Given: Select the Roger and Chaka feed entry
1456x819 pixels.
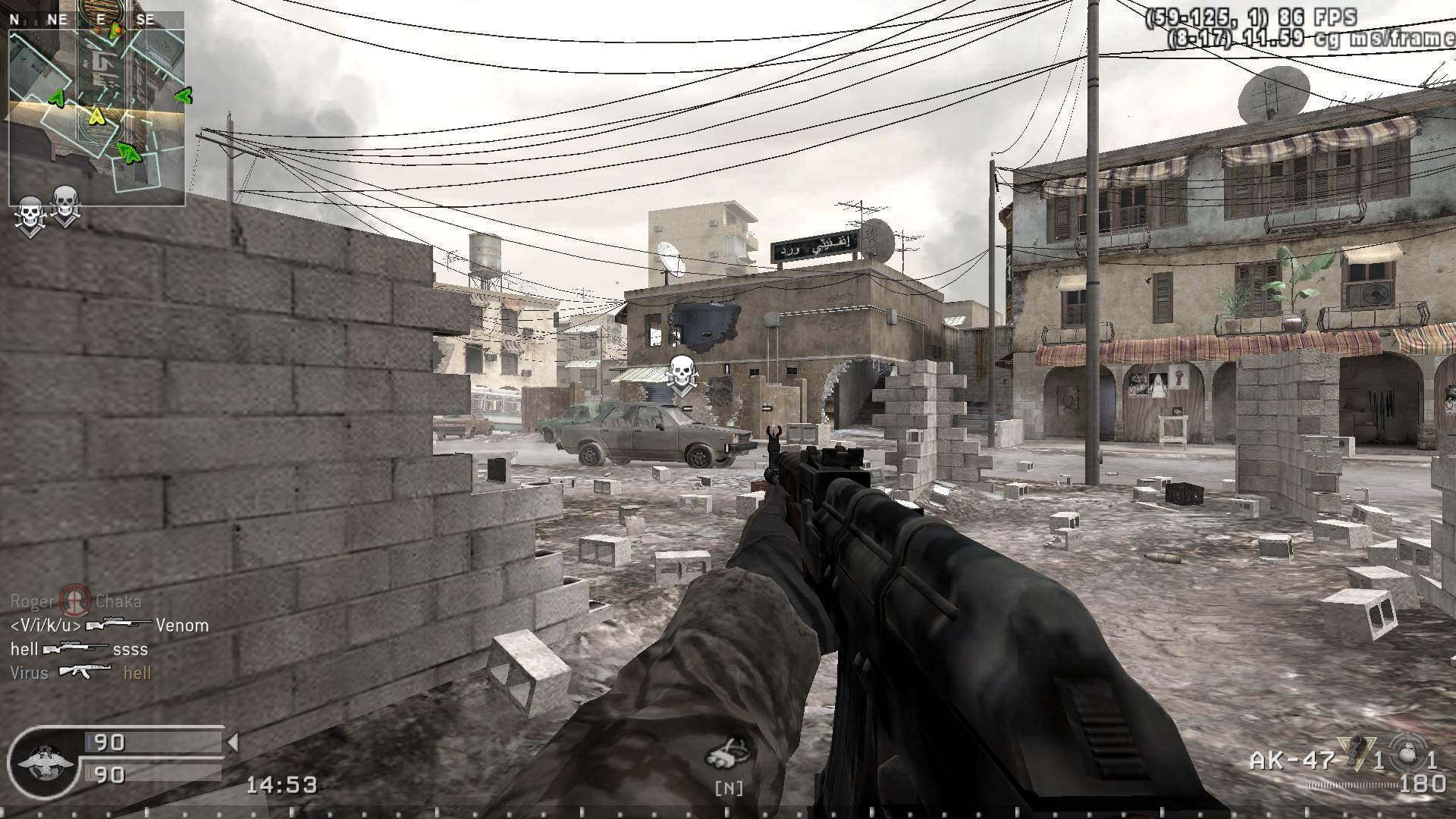Looking at the screenshot, I should [x=76, y=602].
